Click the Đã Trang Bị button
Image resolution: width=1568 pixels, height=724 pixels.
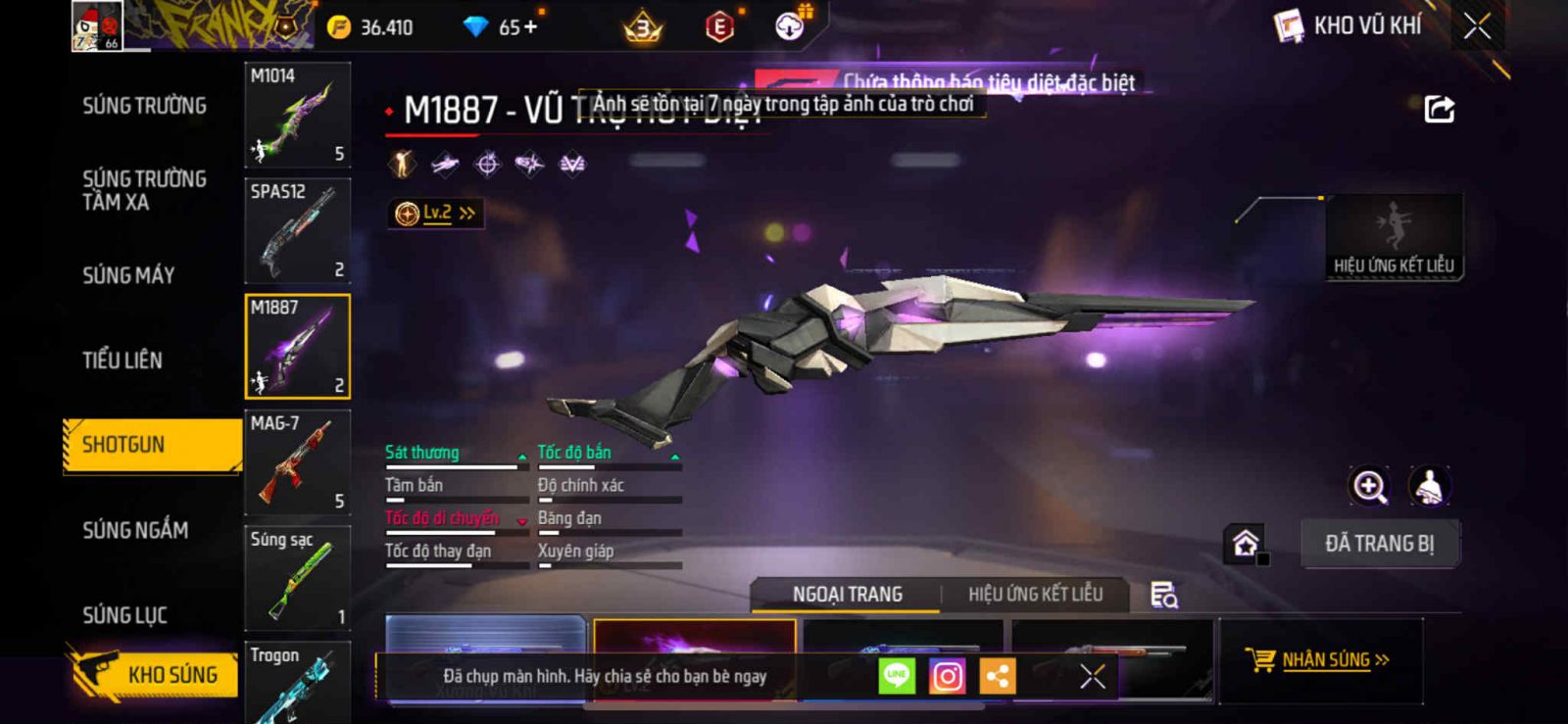point(1379,544)
